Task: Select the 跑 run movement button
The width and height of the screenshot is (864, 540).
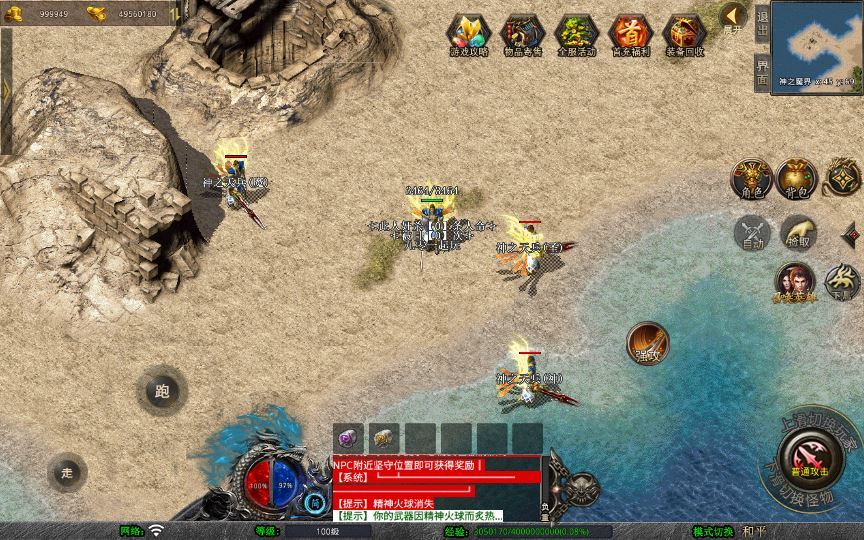Action: coord(162,391)
